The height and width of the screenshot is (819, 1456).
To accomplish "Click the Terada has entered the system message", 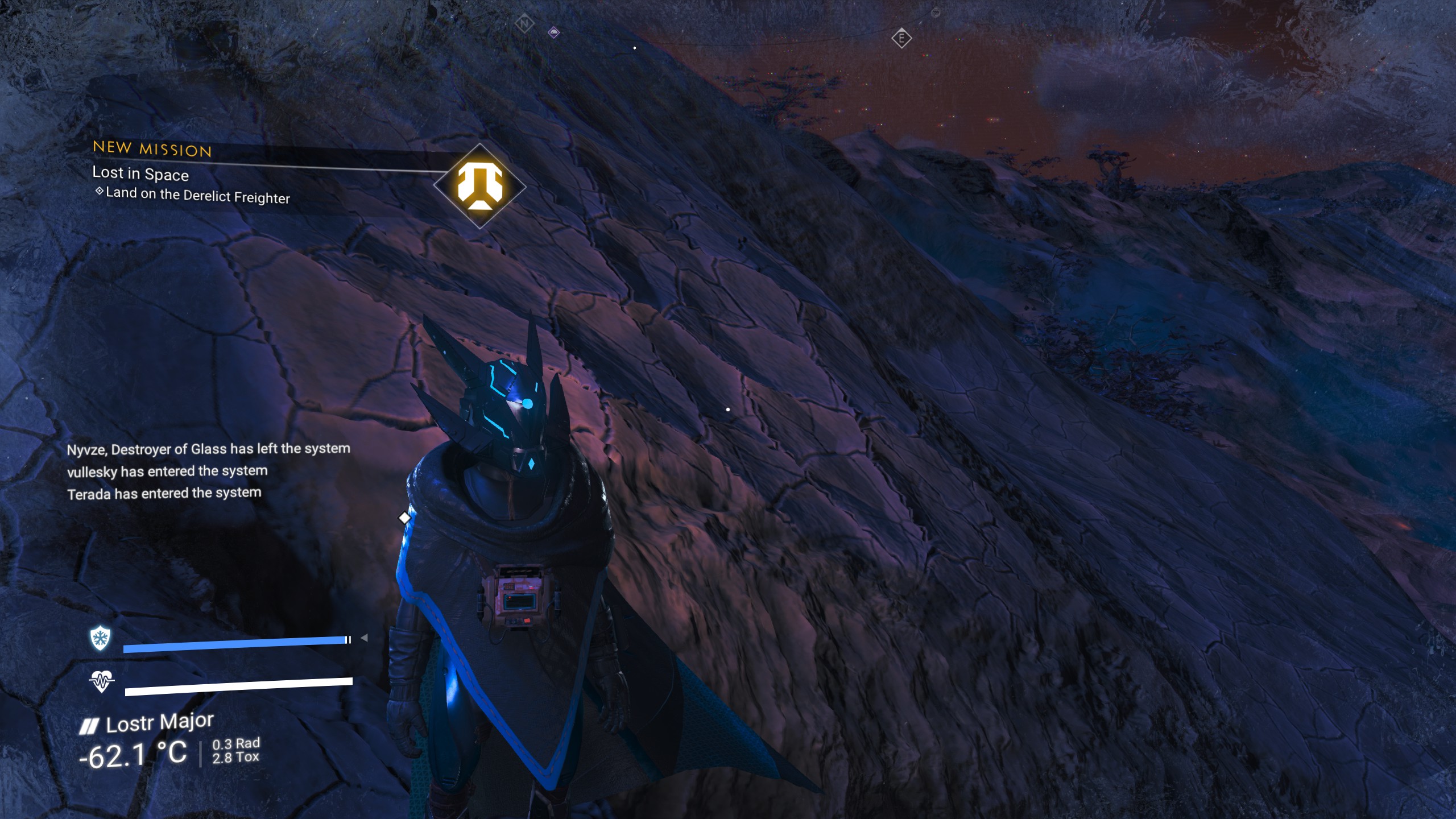I will pyautogui.click(x=164, y=493).
